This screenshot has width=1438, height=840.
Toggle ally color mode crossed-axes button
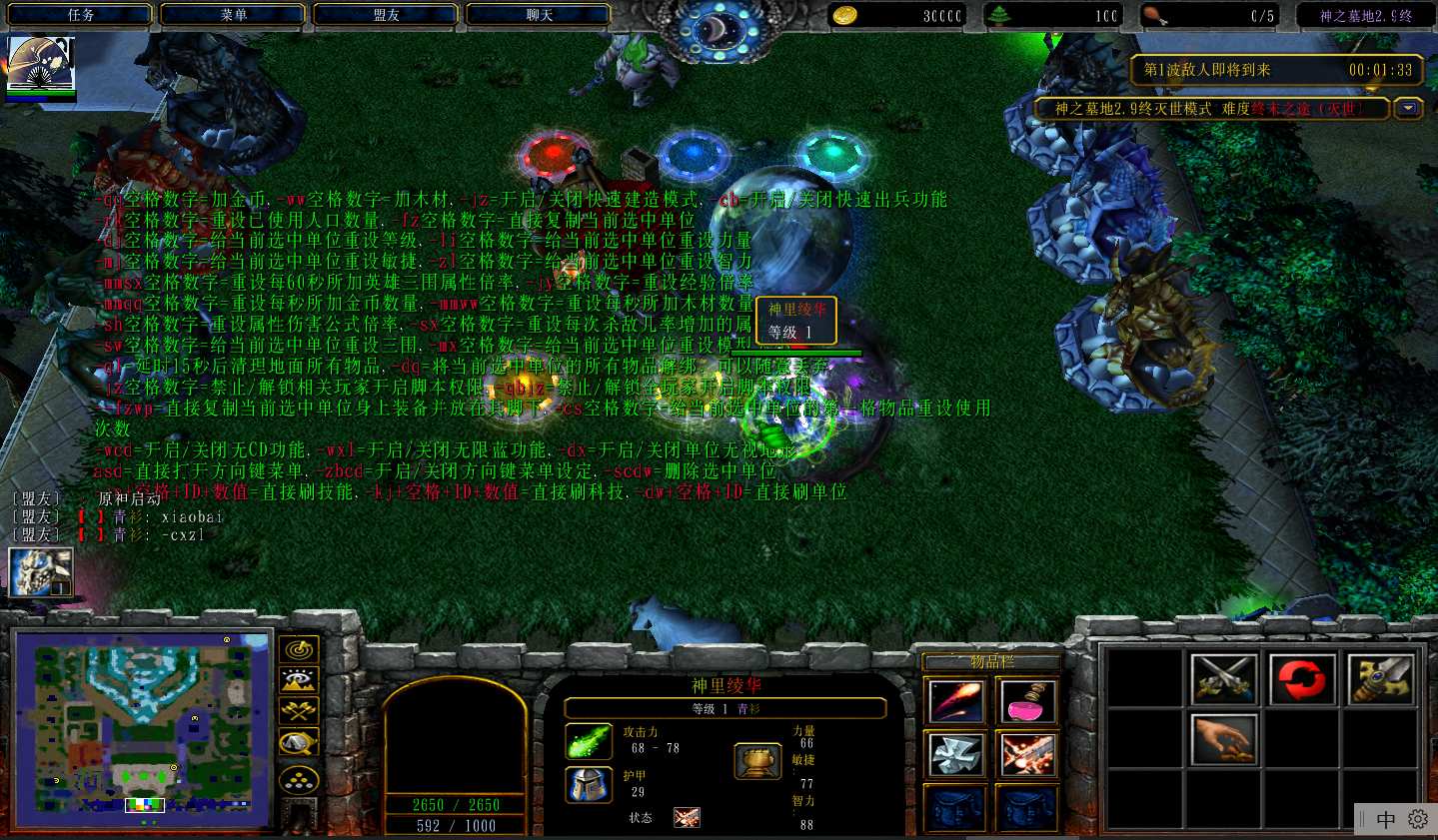(x=299, y=710)
